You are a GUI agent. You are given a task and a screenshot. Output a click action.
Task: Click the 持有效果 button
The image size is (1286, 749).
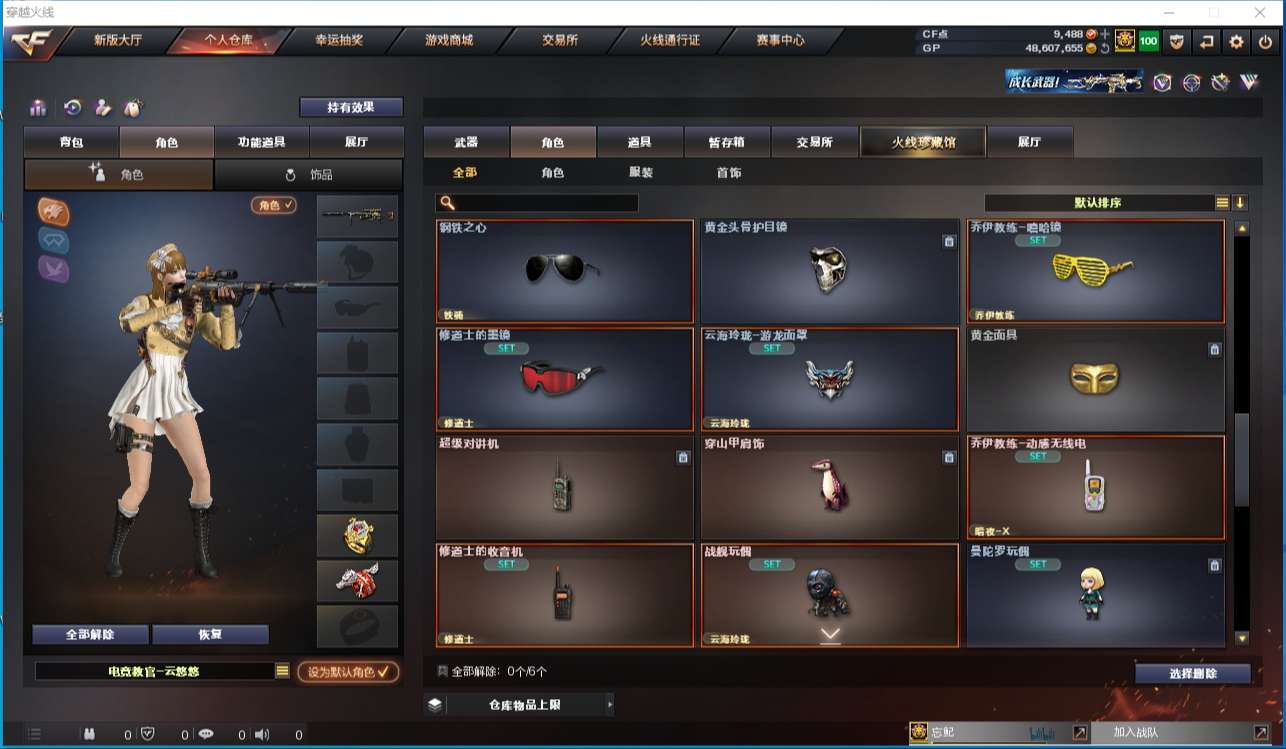click(x=351, y=107)
